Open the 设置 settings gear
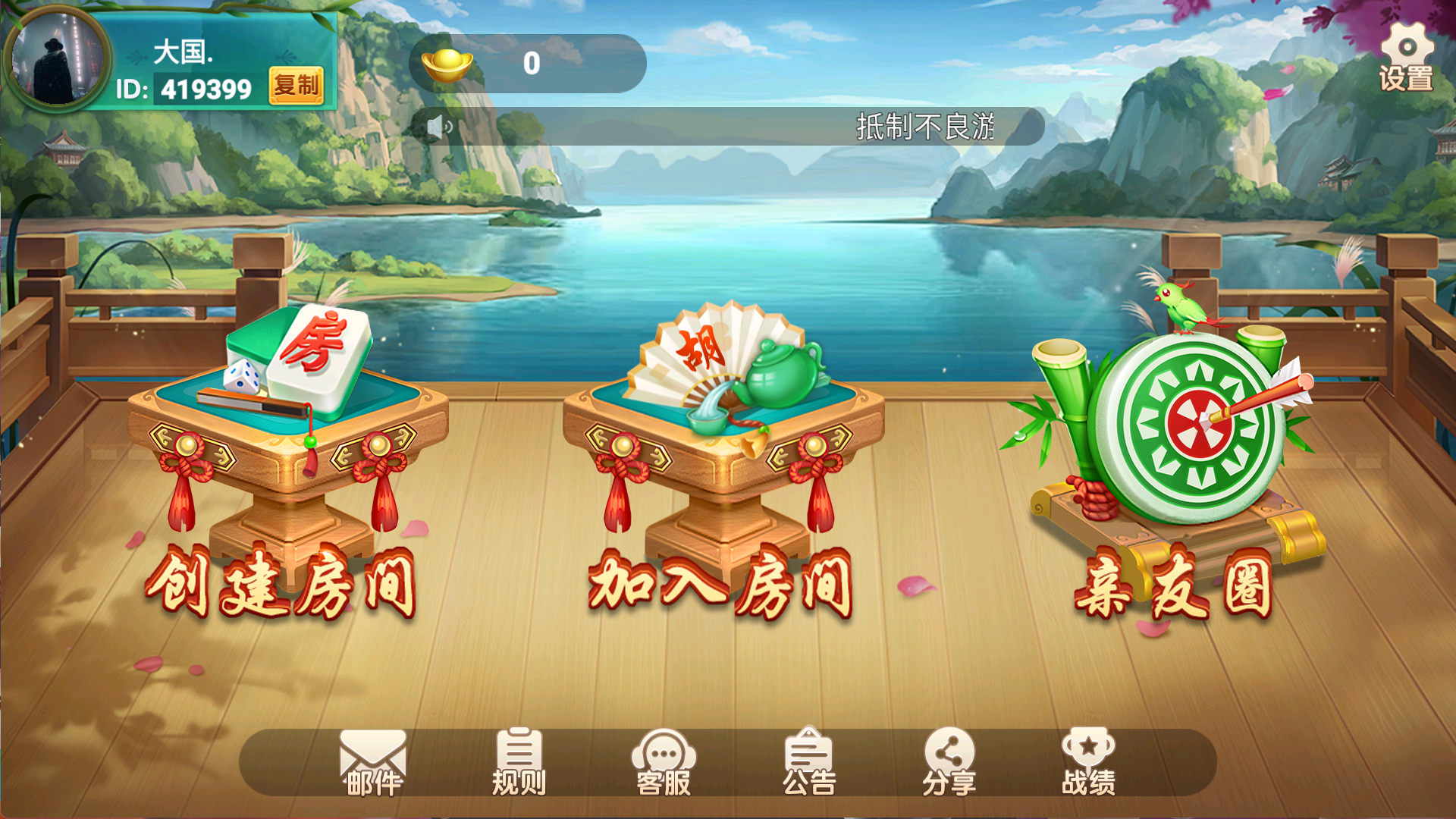Image resolution: width=1456 pixels, height=819 pixels. pos(1406,58)
